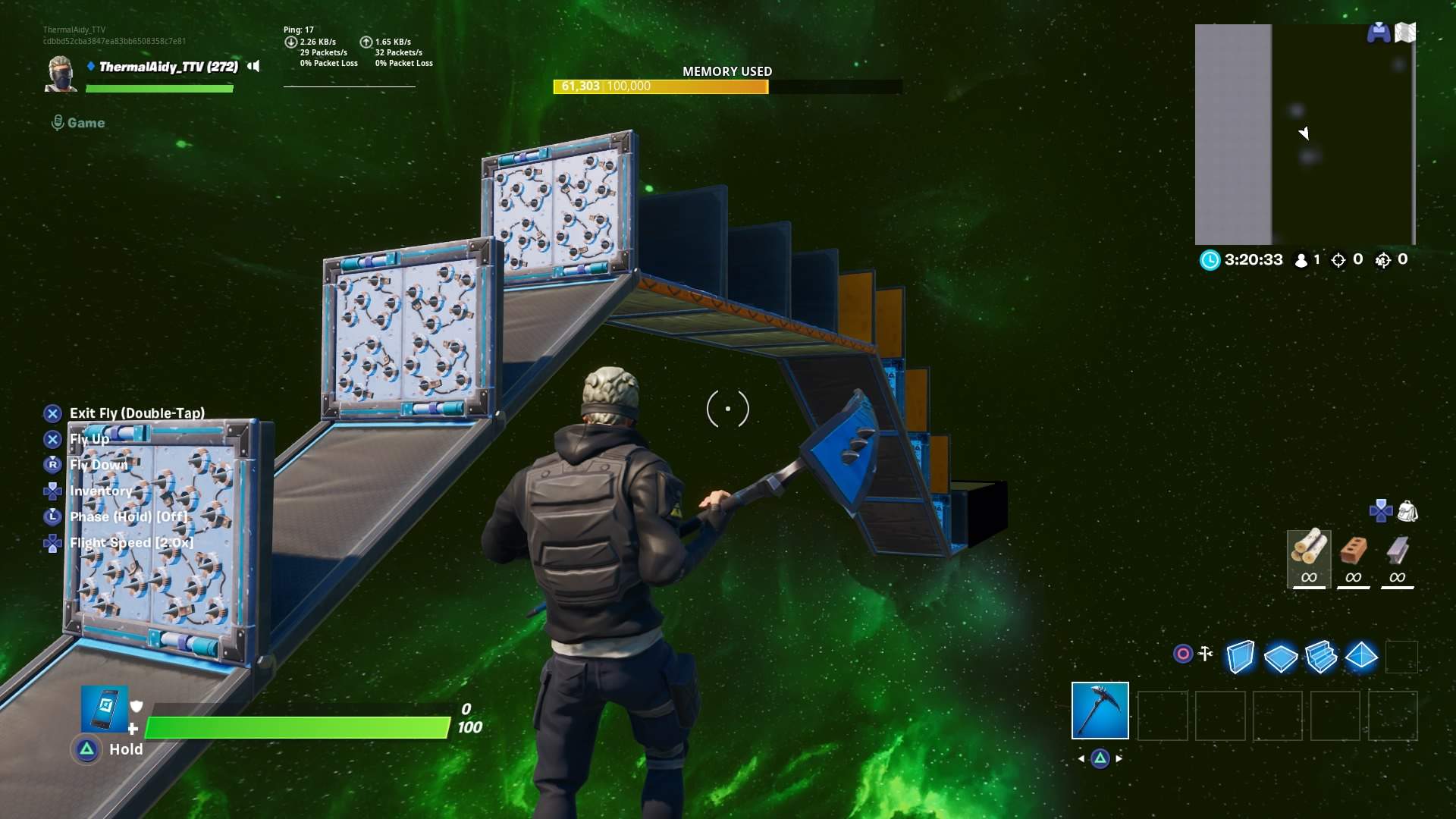
Task: Toggle the Game voice chat microphone
Action: coord(58,123)
